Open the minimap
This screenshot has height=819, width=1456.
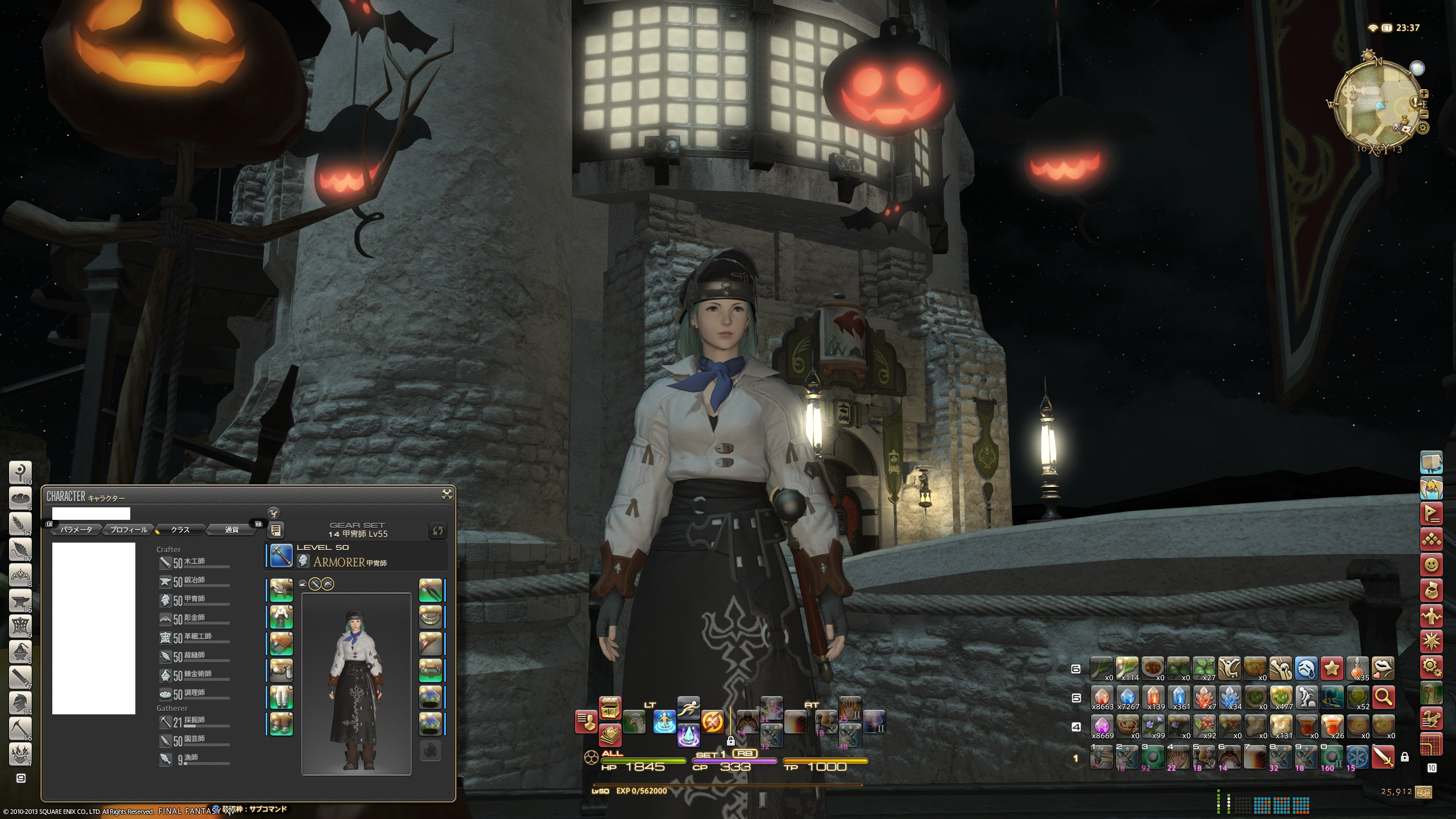[x=1376, y=105]
